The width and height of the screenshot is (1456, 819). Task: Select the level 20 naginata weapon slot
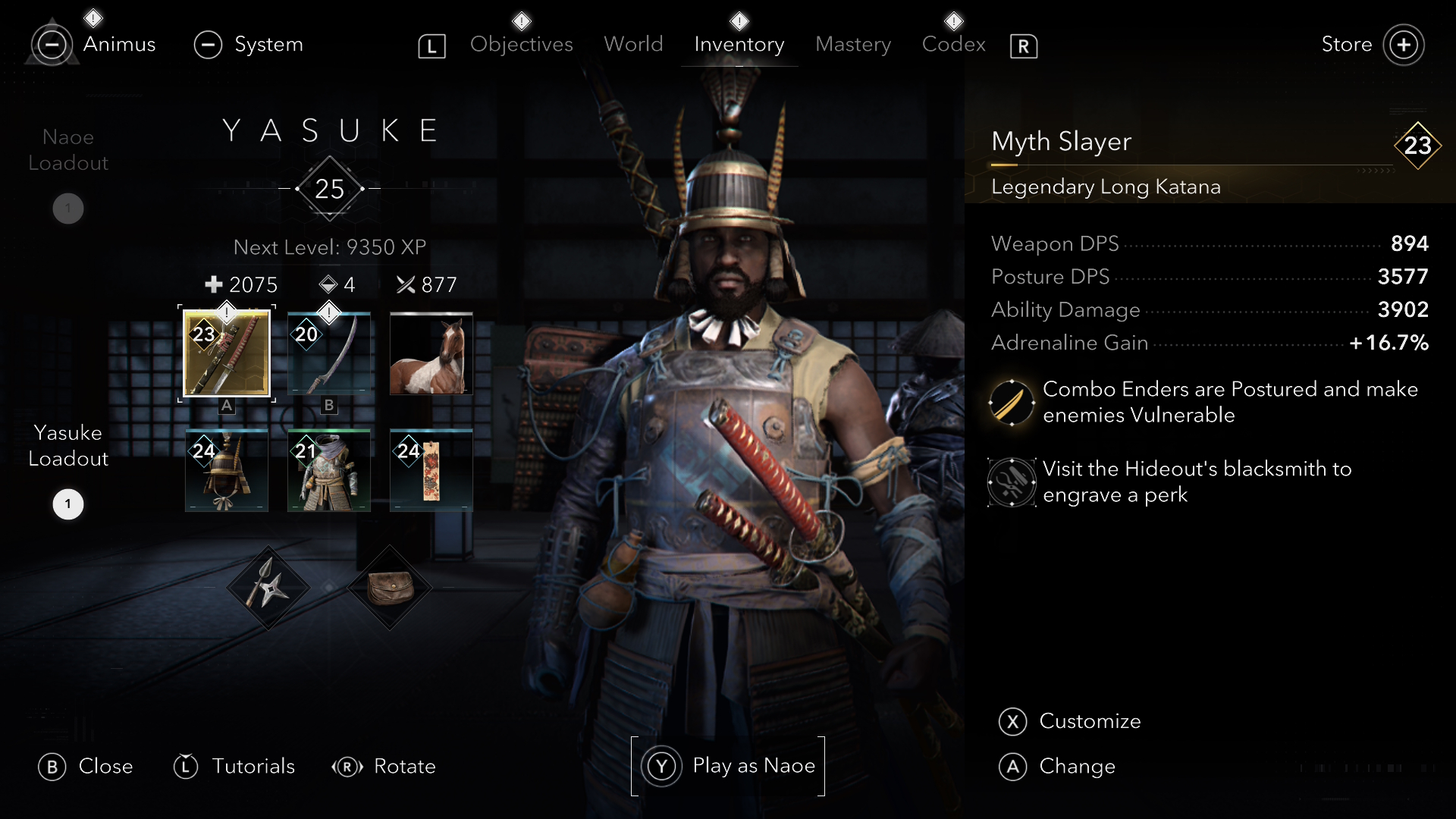pos(329,353)
